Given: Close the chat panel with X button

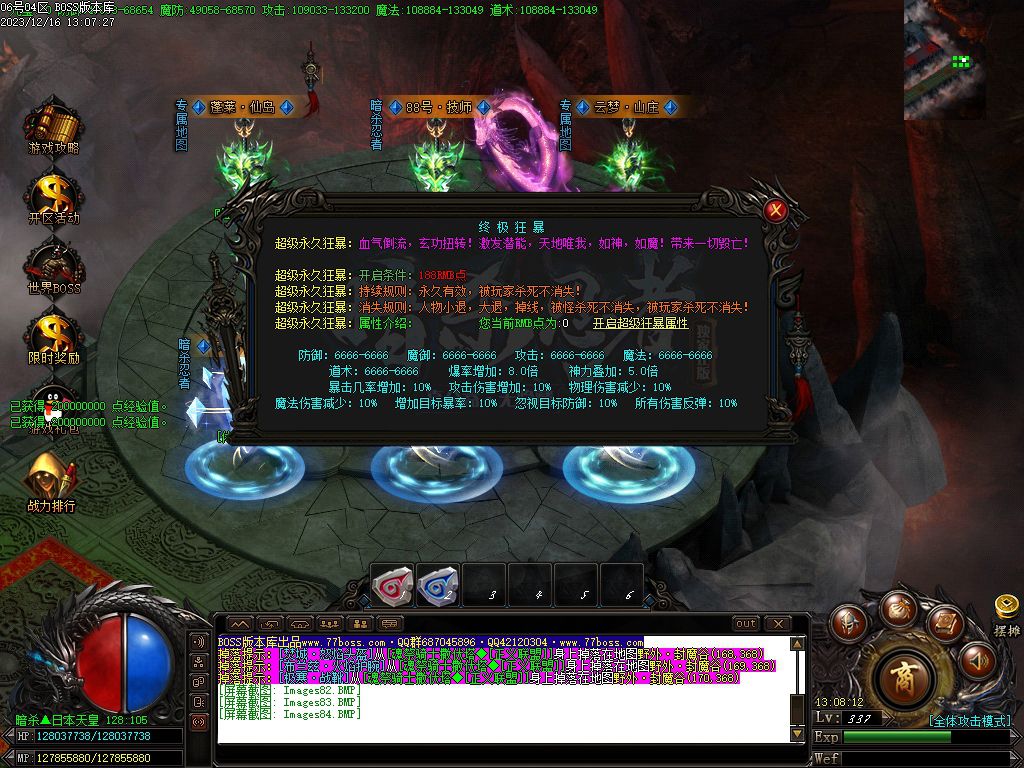Looking at the screenshot, I should [x=777, y=624].
